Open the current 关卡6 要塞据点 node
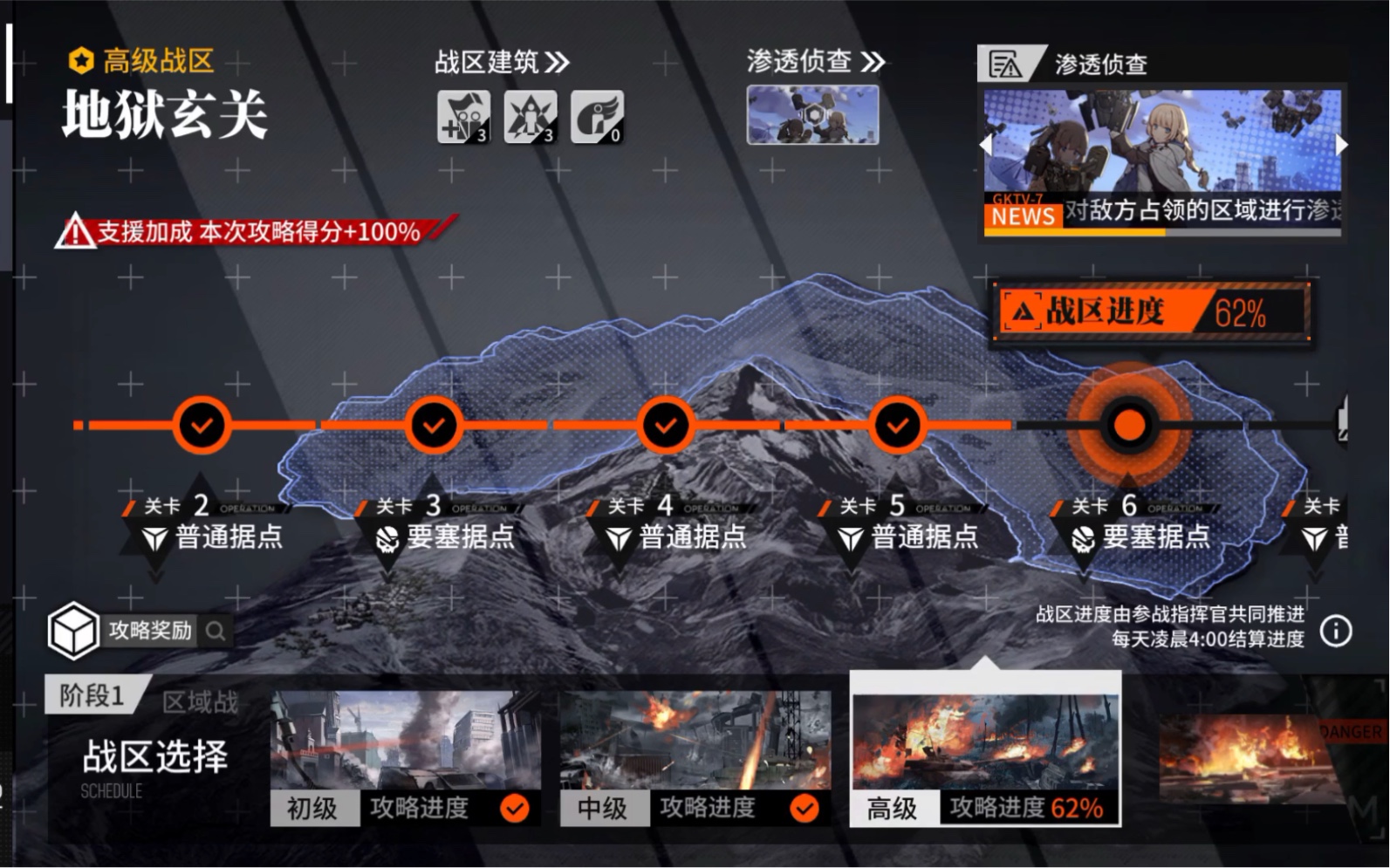The height and width of the screenshot is (868, 1390). click(1129, 425)
